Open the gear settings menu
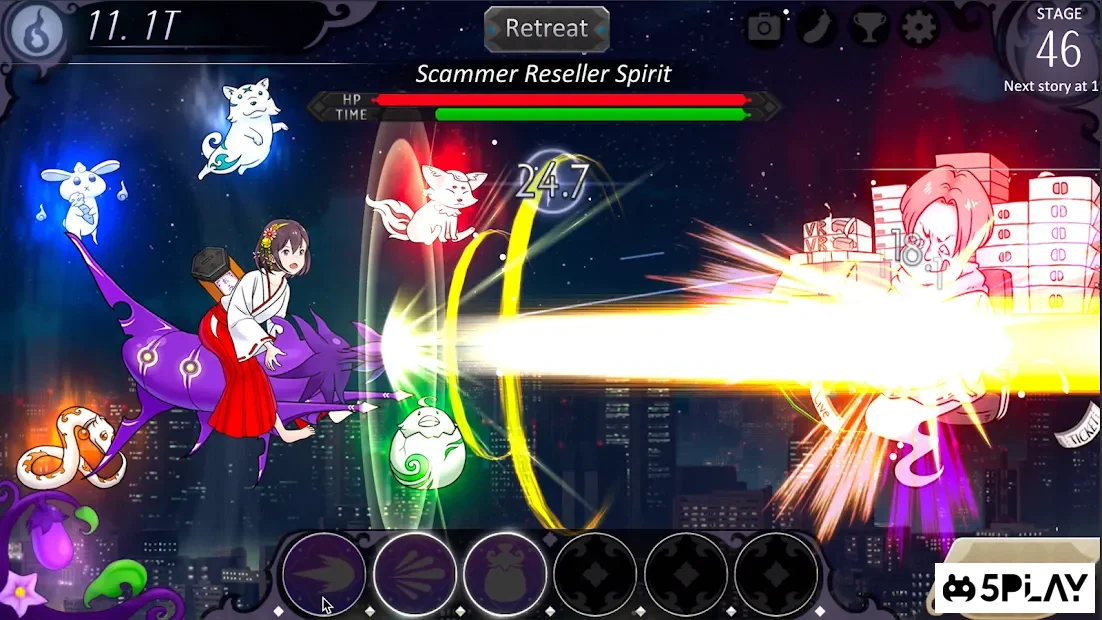 coord(920,28)
